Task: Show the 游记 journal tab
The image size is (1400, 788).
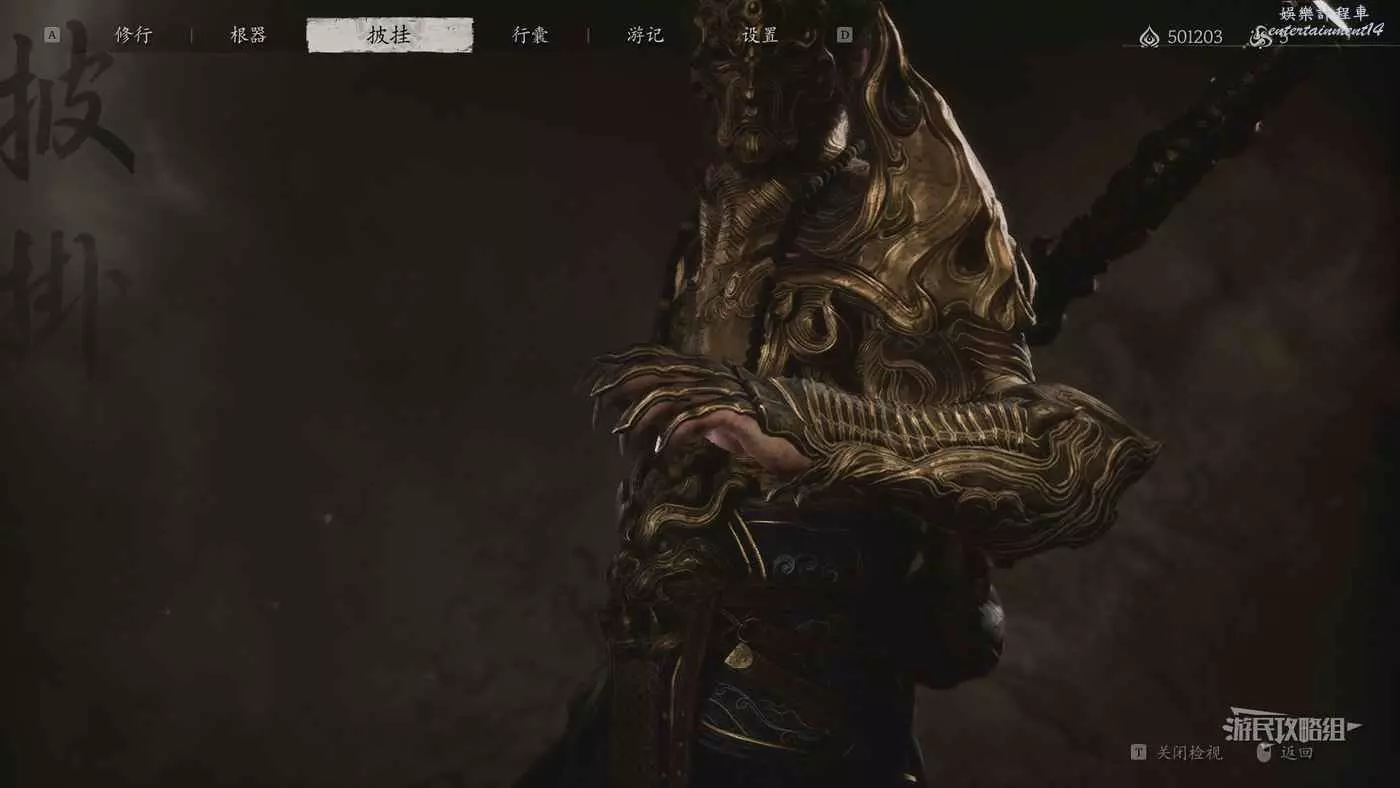Action: click(x=645, y=35)
